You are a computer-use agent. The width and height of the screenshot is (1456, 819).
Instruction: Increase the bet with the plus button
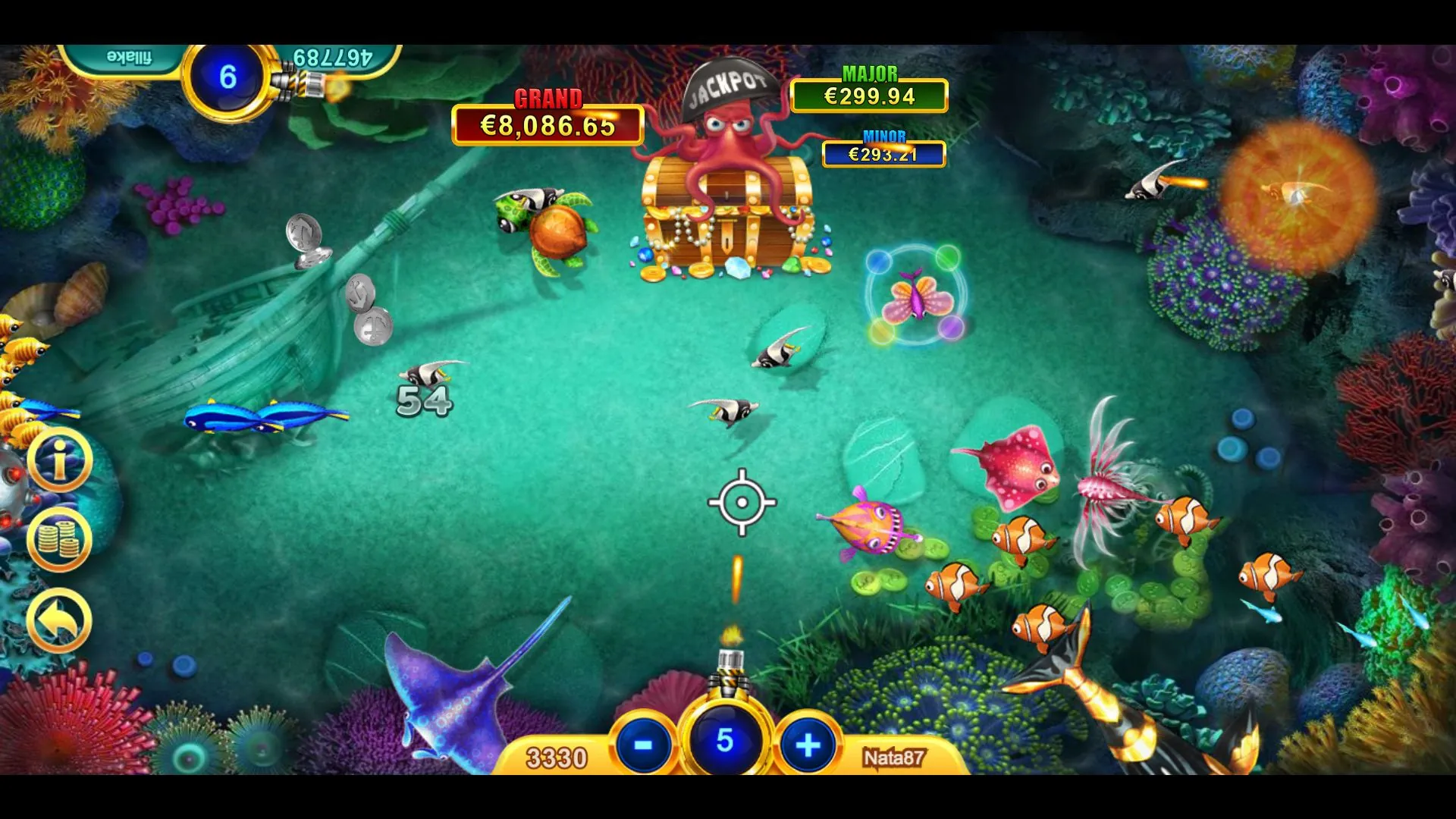808,745
